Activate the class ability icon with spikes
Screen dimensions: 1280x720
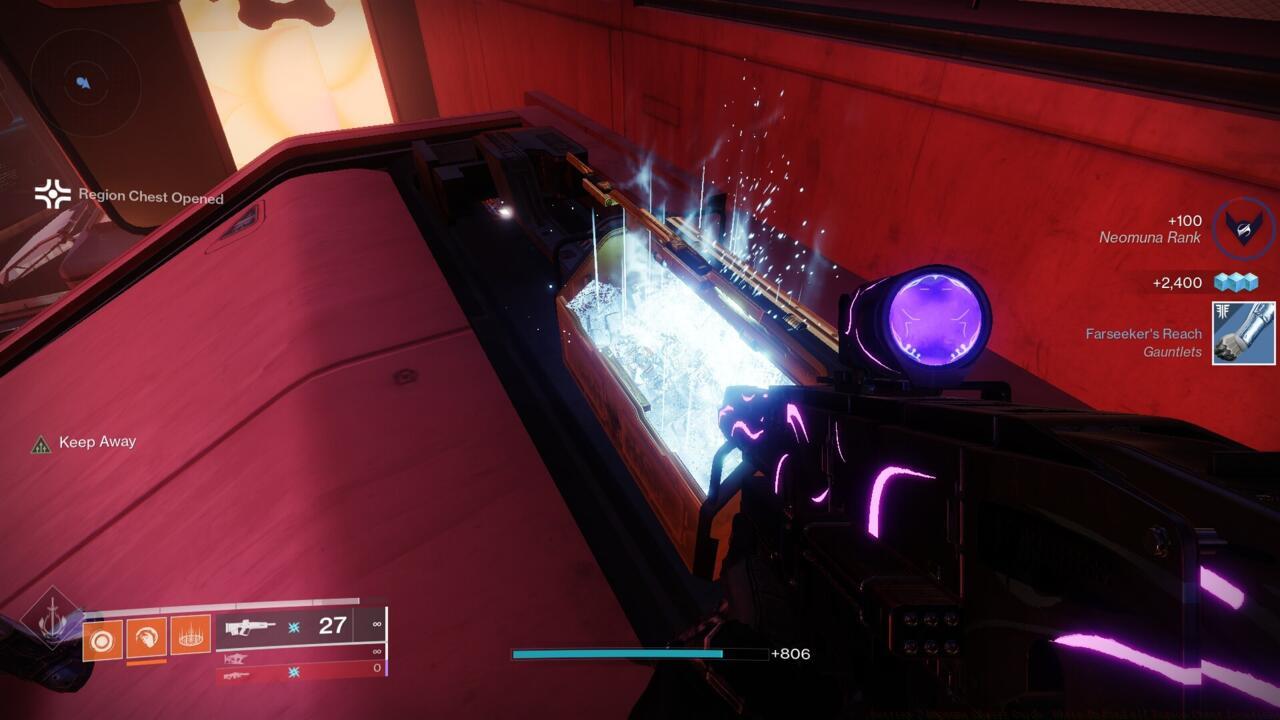pyautogui.click(x=190, y=635)
